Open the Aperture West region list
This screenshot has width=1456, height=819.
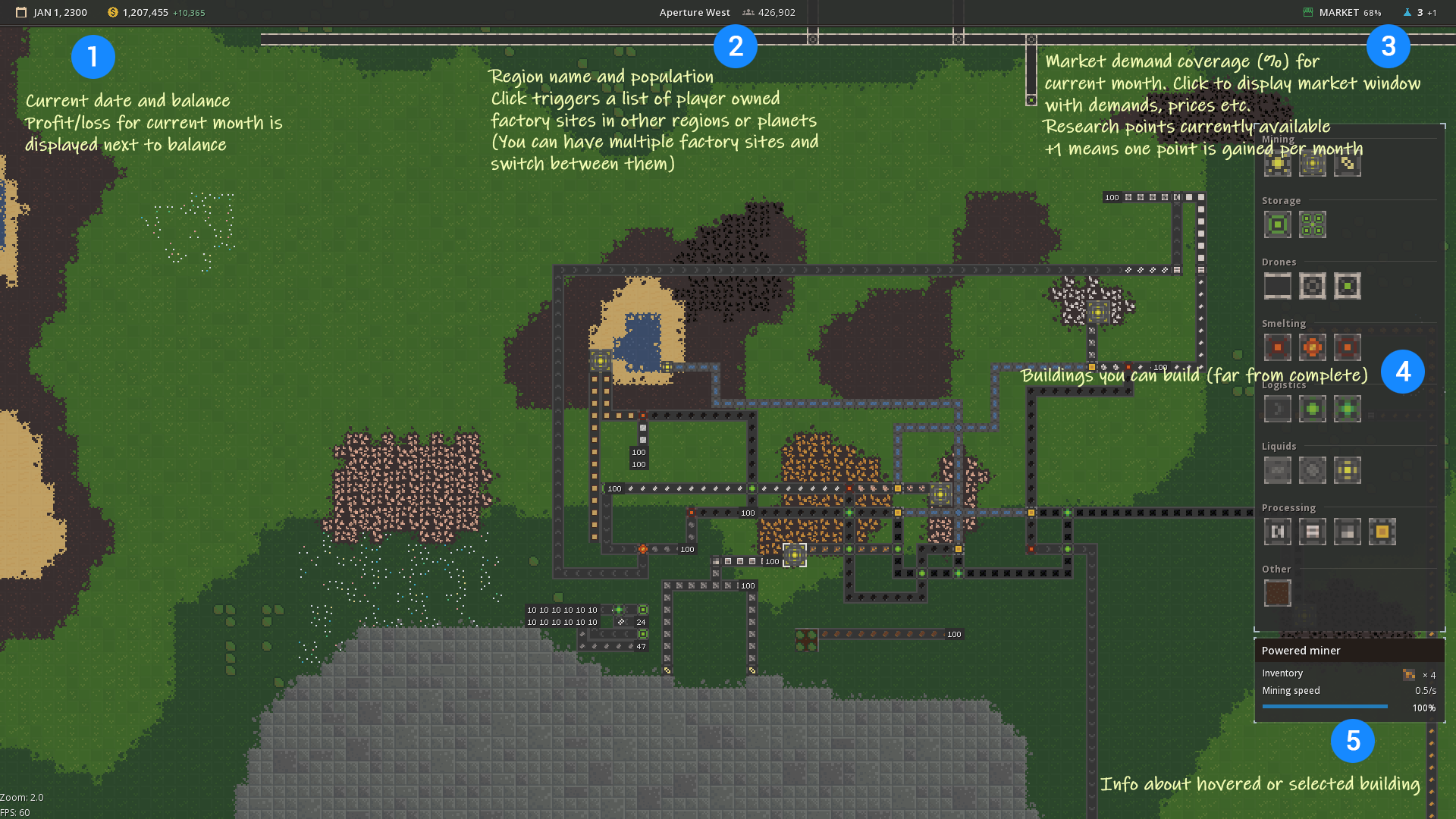695,12
